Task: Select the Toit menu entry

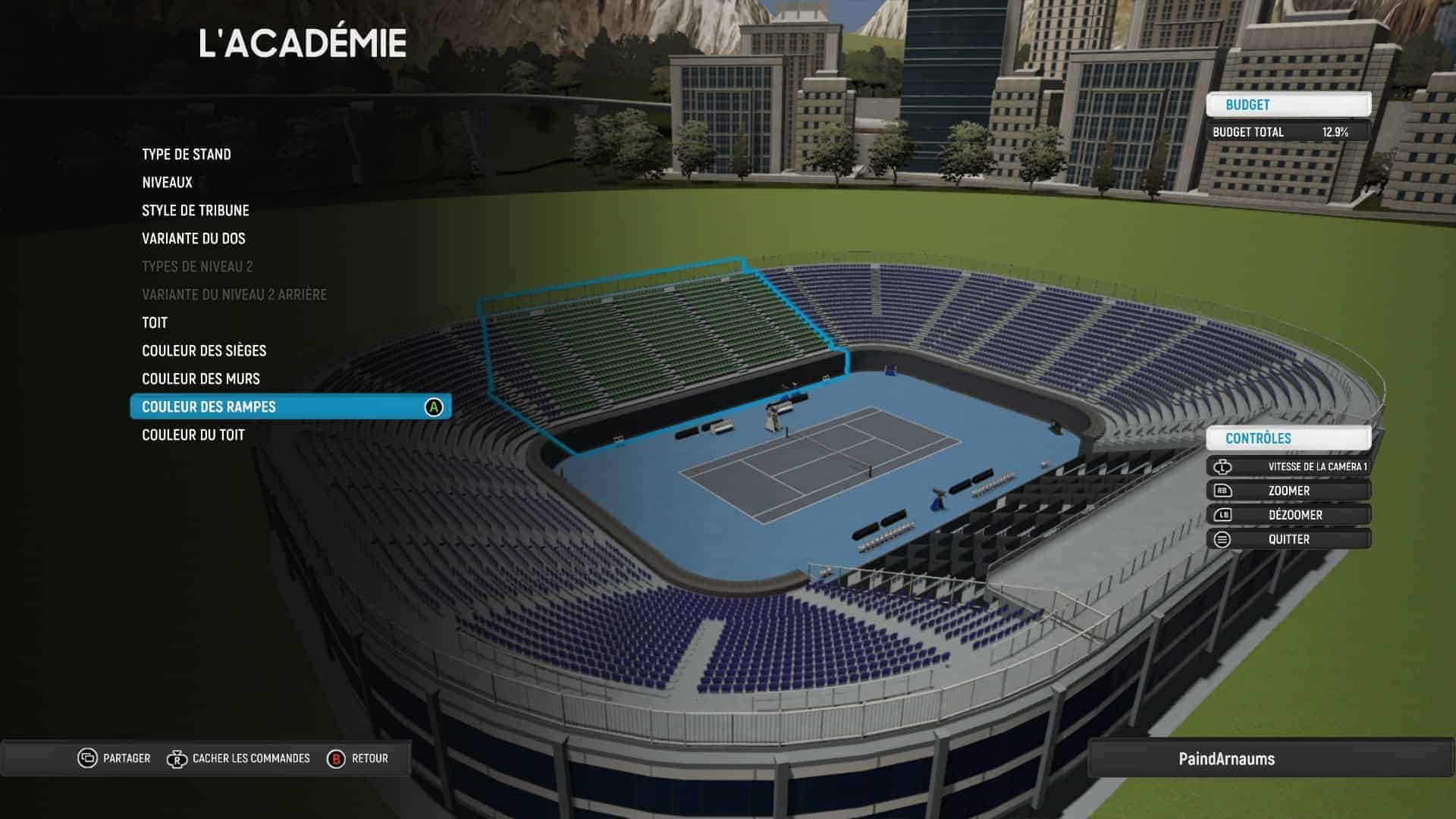Action: click(155, 323)
